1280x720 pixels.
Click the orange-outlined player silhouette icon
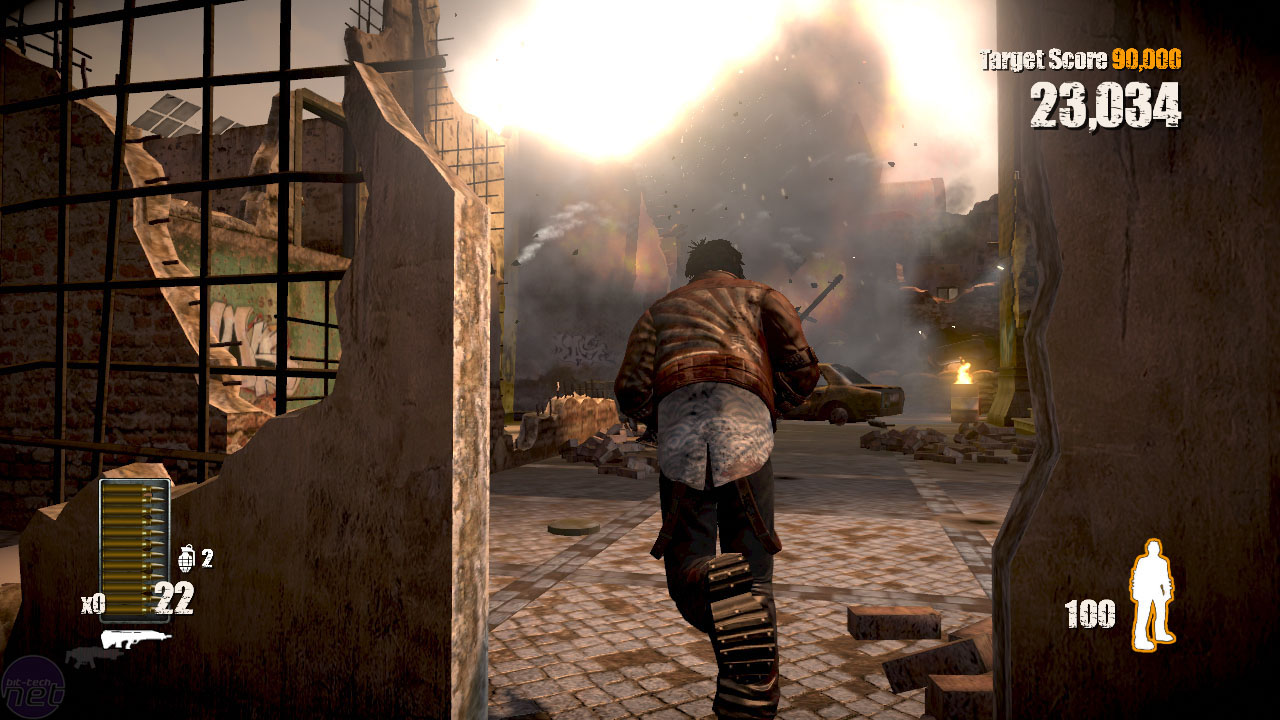(1151, 593)
